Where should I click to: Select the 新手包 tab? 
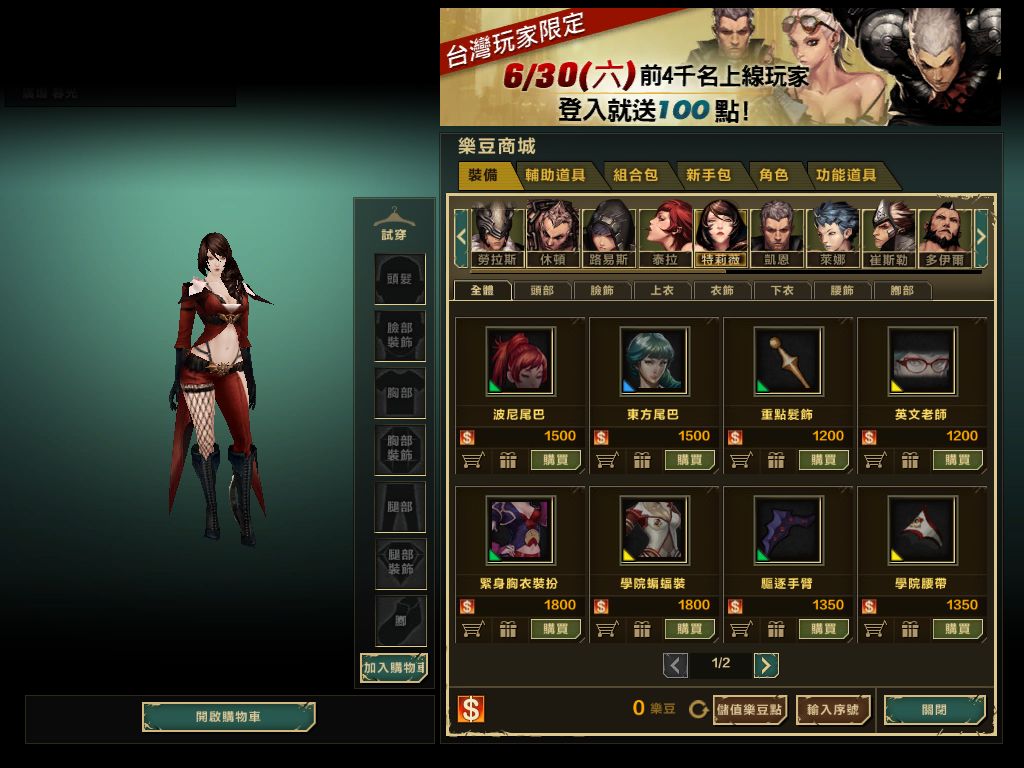(708, 175)
